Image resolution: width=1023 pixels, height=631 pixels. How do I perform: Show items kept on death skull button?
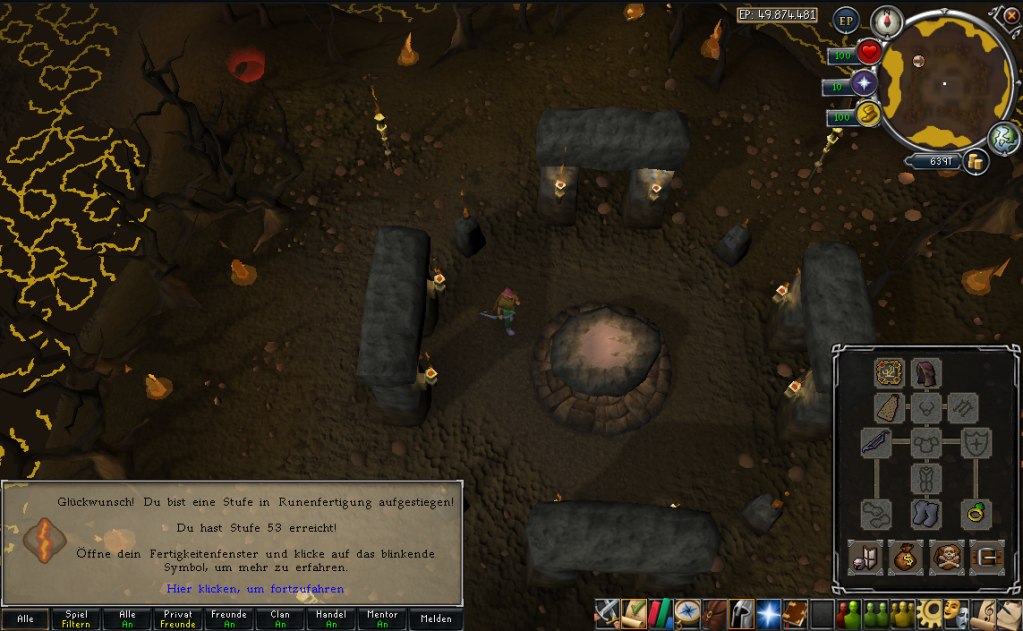coord(947,555)
